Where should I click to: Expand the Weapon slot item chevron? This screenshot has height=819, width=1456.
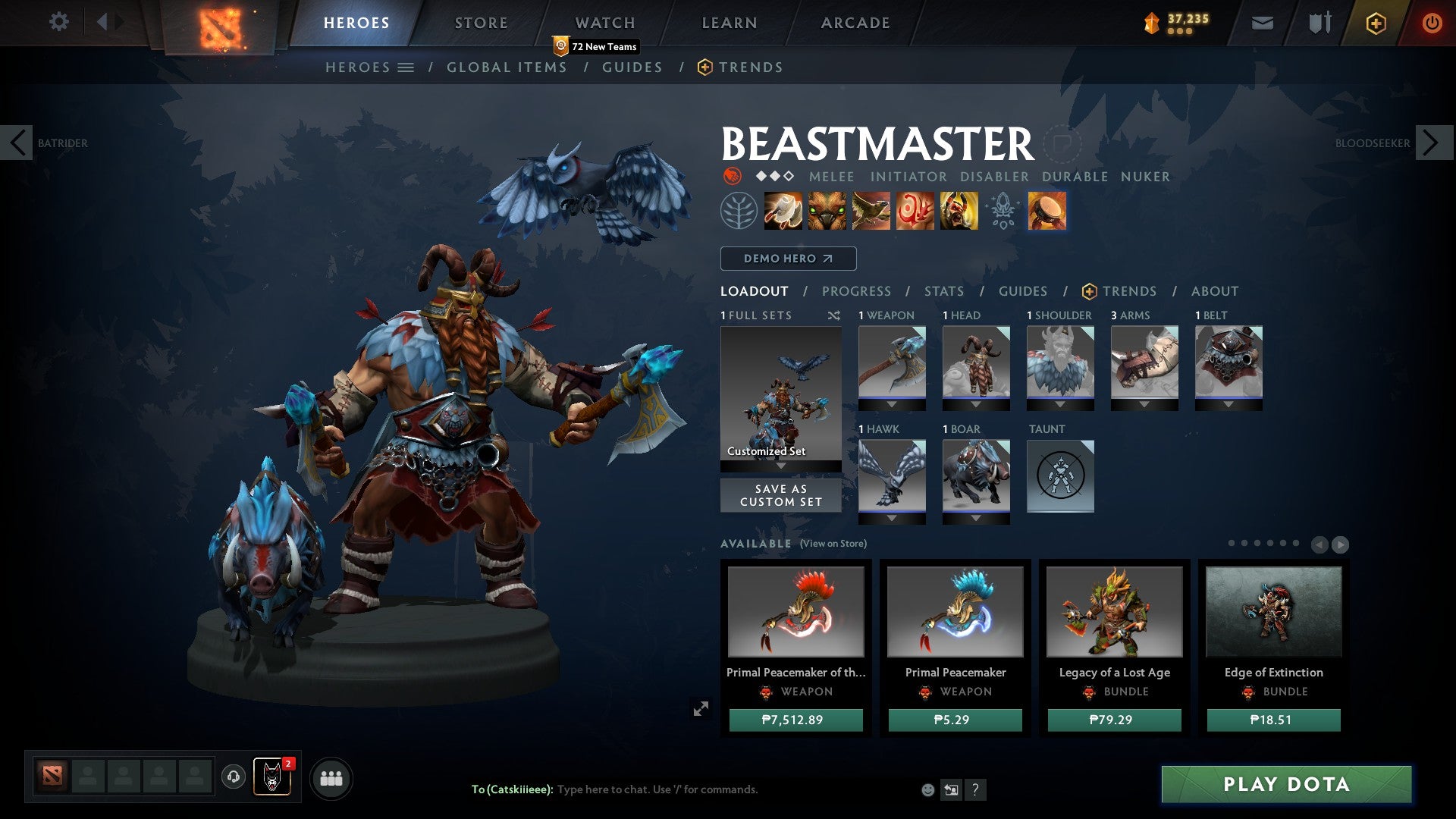892,404
